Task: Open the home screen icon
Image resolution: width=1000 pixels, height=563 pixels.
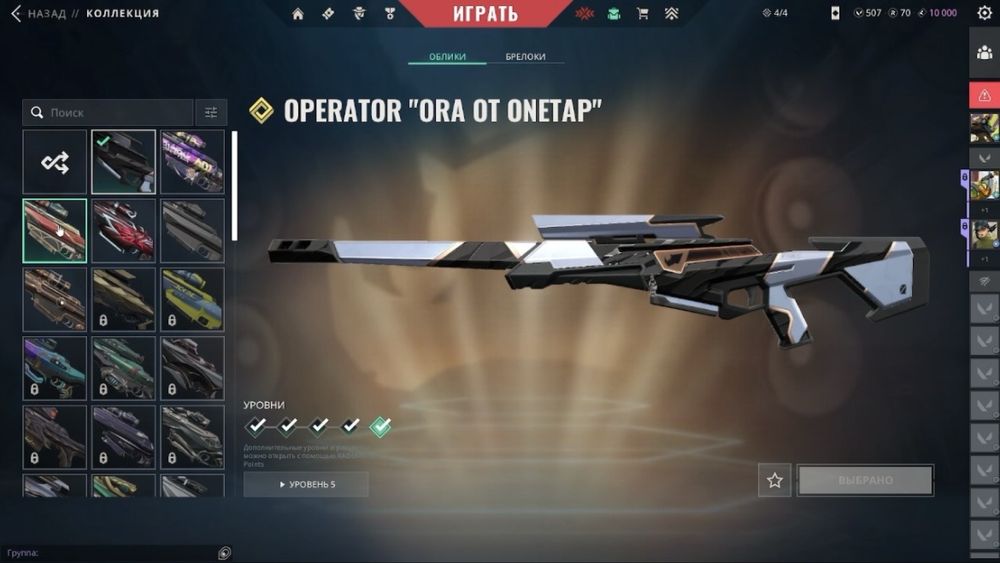Action: click(297, 14)
